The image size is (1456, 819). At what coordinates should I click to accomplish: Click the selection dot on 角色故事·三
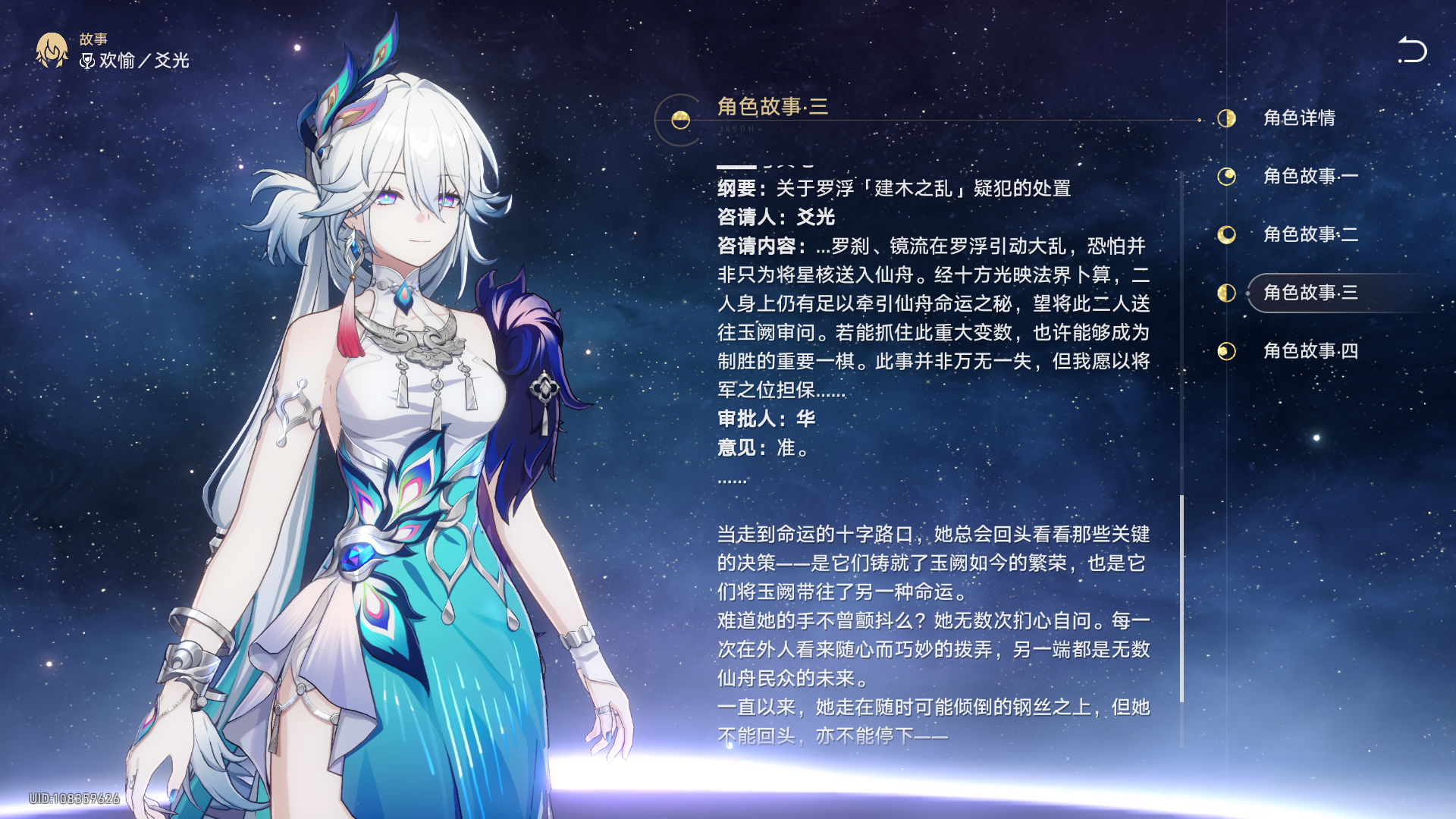[1247, 293]
